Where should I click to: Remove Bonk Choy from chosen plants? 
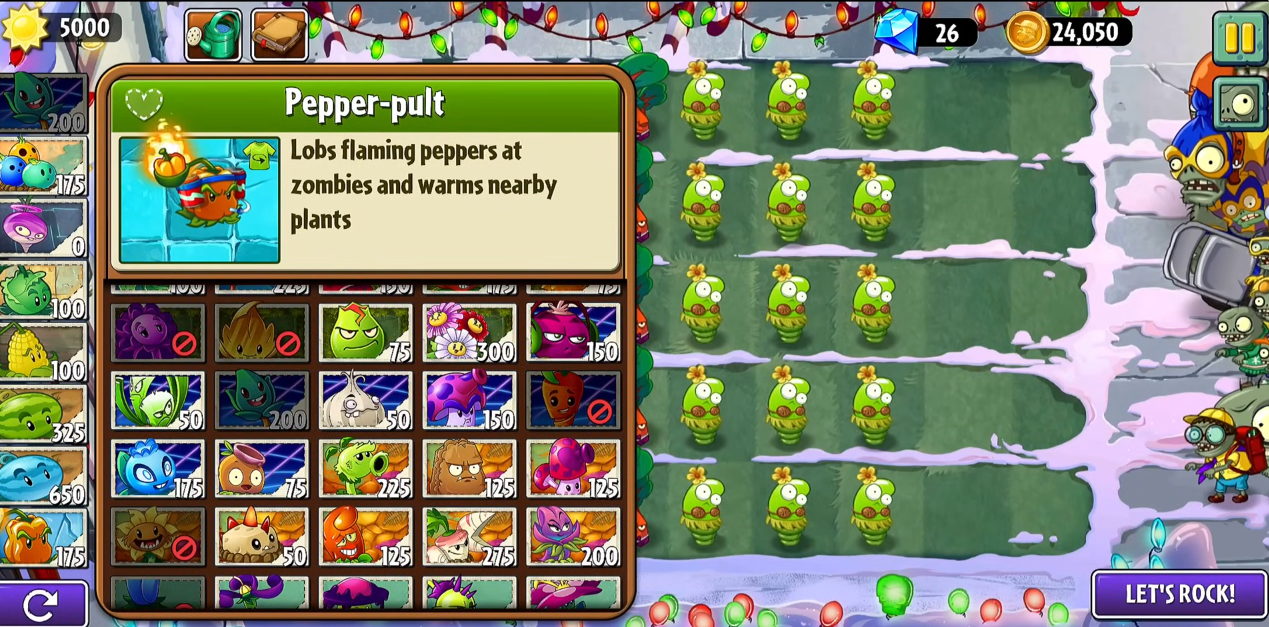click(42, 290)
